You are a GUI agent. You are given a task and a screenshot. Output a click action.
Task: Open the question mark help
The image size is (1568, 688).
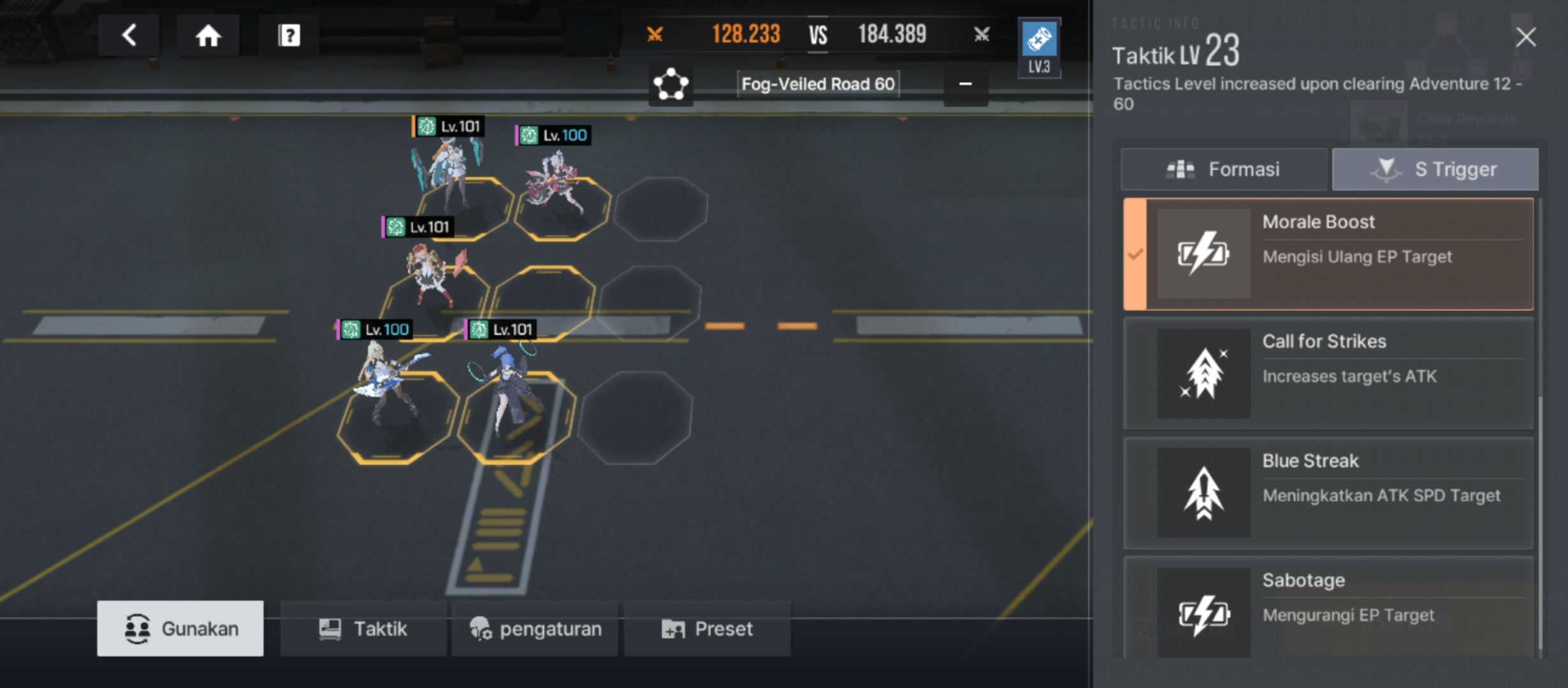click(x=289, y=36)
